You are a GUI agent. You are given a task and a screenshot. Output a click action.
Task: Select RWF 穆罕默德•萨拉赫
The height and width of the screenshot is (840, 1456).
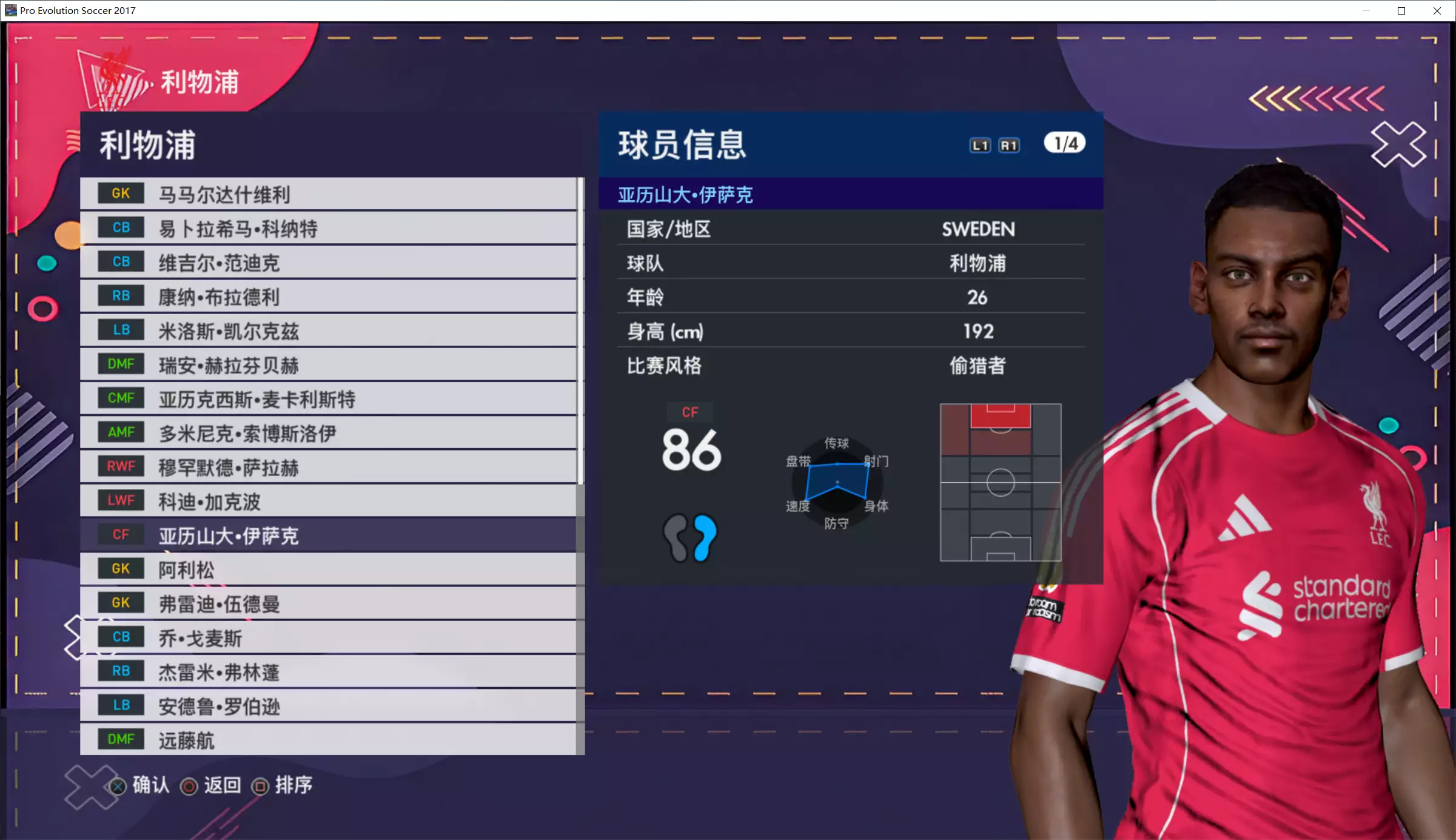click(x=327, y=467)
